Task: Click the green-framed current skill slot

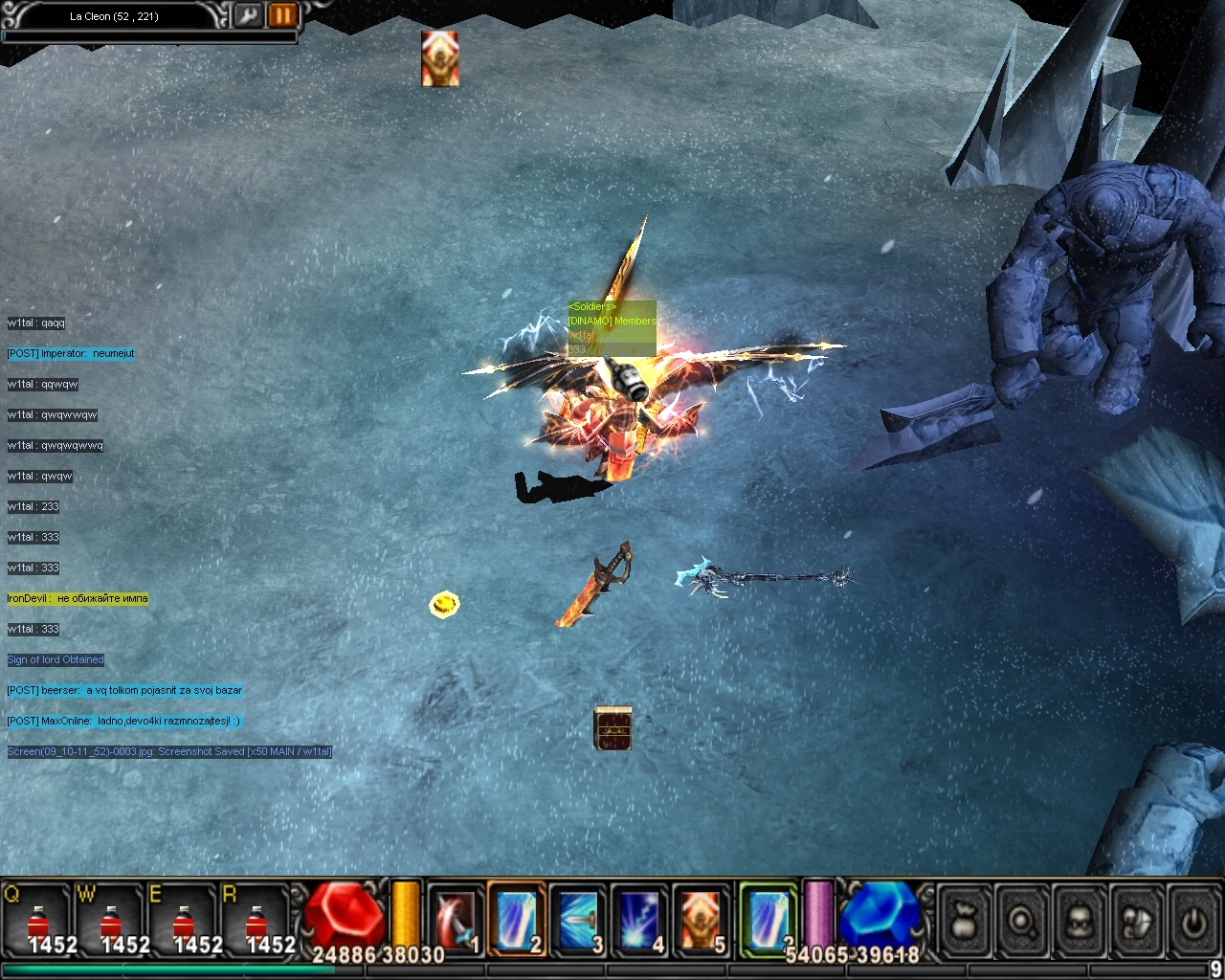Action: 768,919
